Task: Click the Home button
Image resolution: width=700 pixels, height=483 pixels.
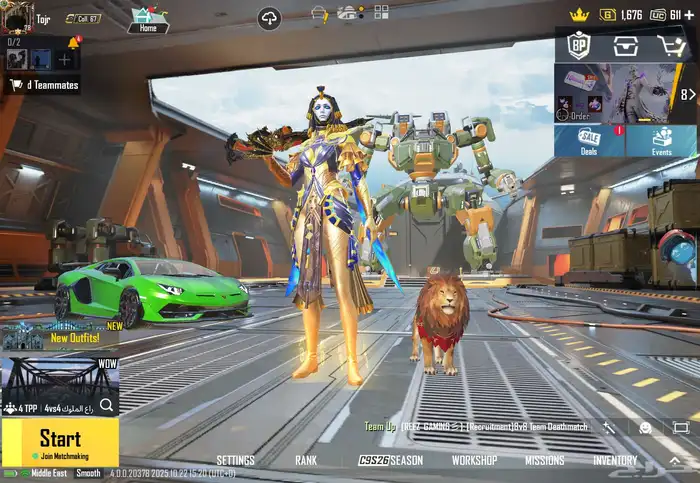Action: 147,20
